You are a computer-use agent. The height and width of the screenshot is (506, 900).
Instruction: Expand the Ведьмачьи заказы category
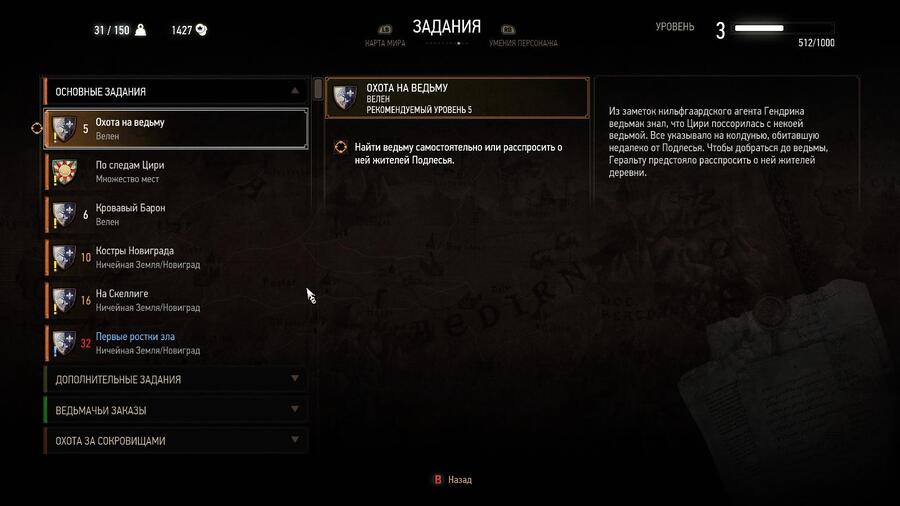pyautogui.click(x=175, y=410)
